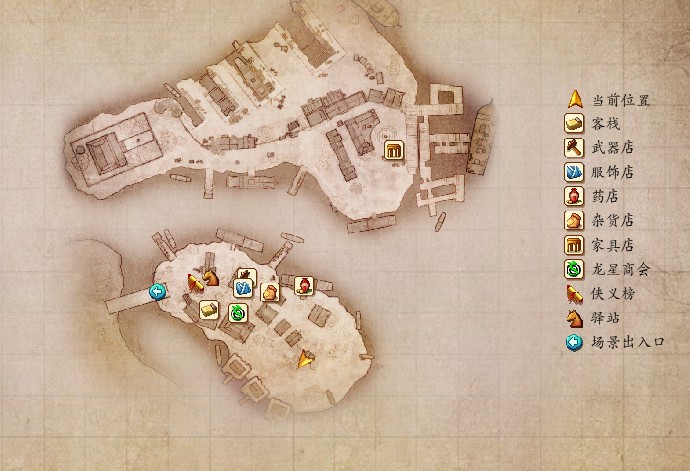Select the blue scene exit arrow marker

[x=157, y=291]
